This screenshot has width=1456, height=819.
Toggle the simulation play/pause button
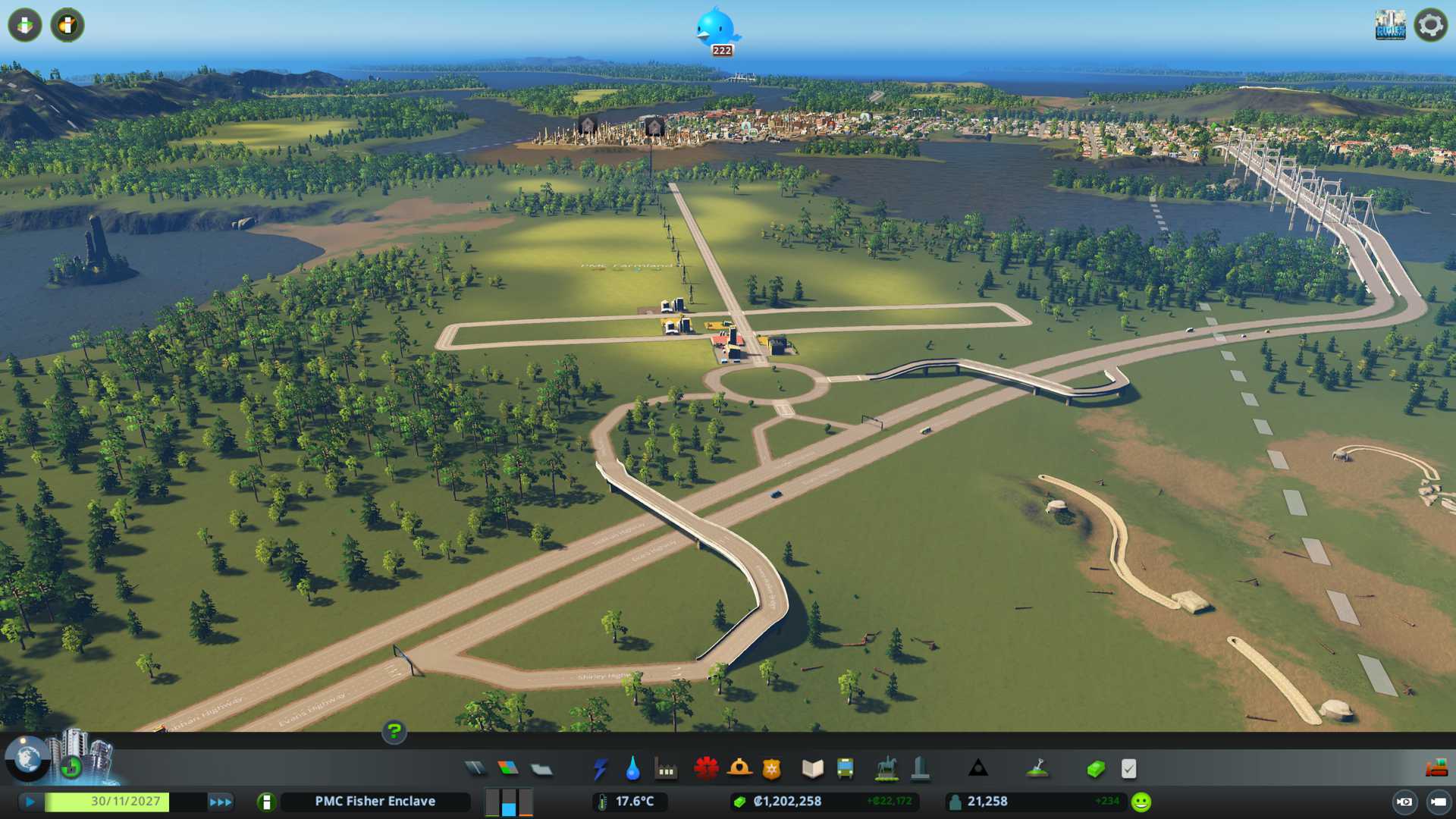30,802
